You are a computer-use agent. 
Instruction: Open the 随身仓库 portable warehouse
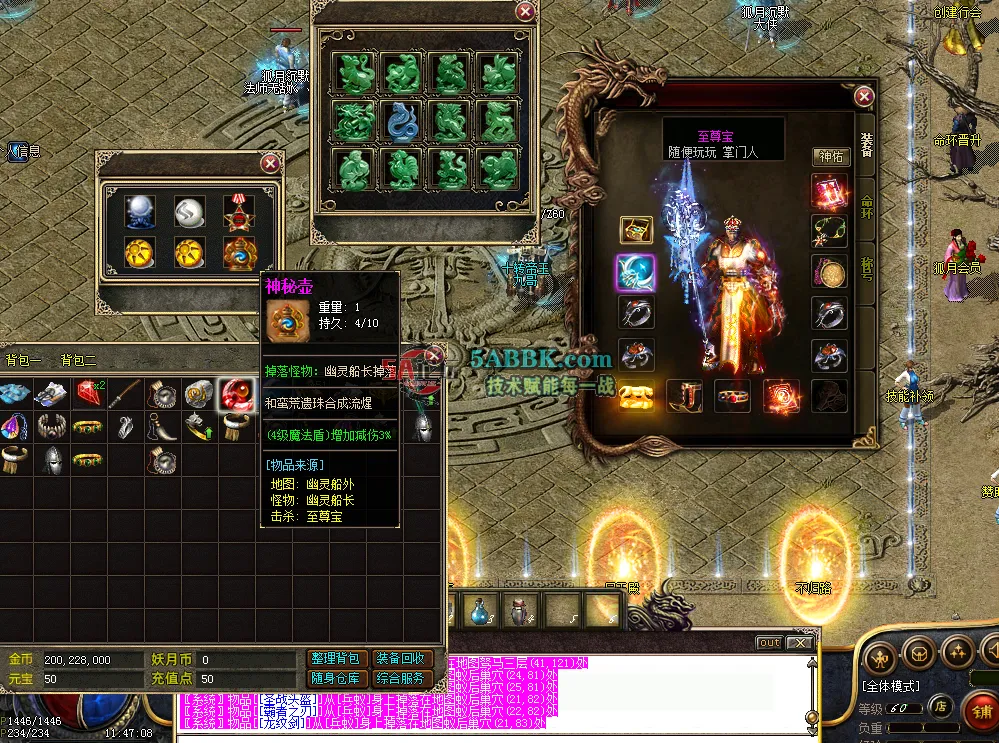pos(335,679)
